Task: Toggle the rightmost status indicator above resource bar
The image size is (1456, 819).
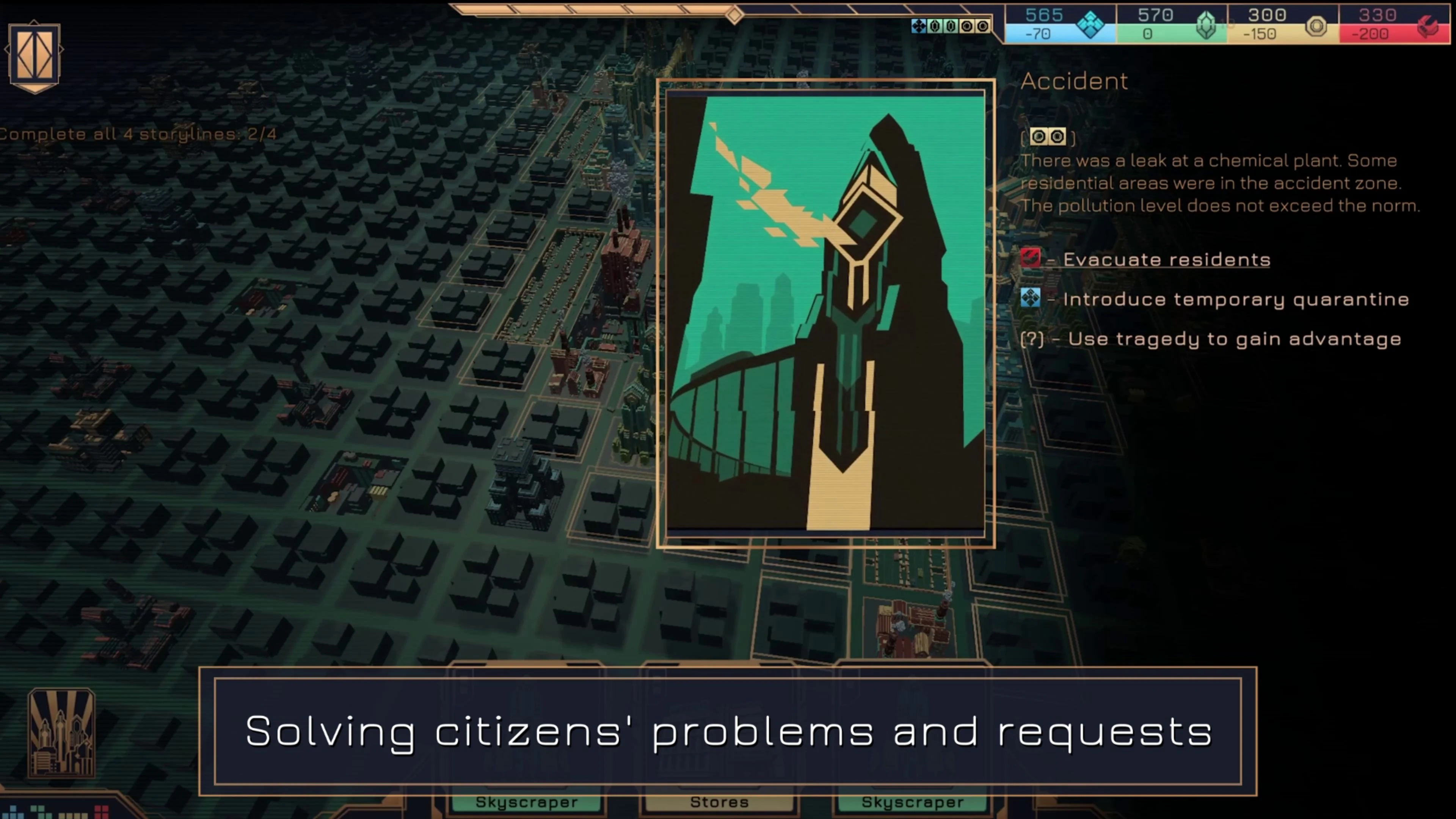Action: 985,25
